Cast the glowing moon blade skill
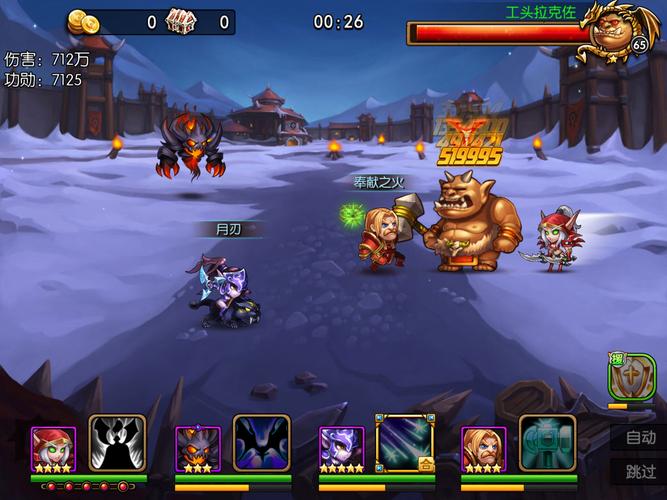667x500 pixels. pos(405,443)
